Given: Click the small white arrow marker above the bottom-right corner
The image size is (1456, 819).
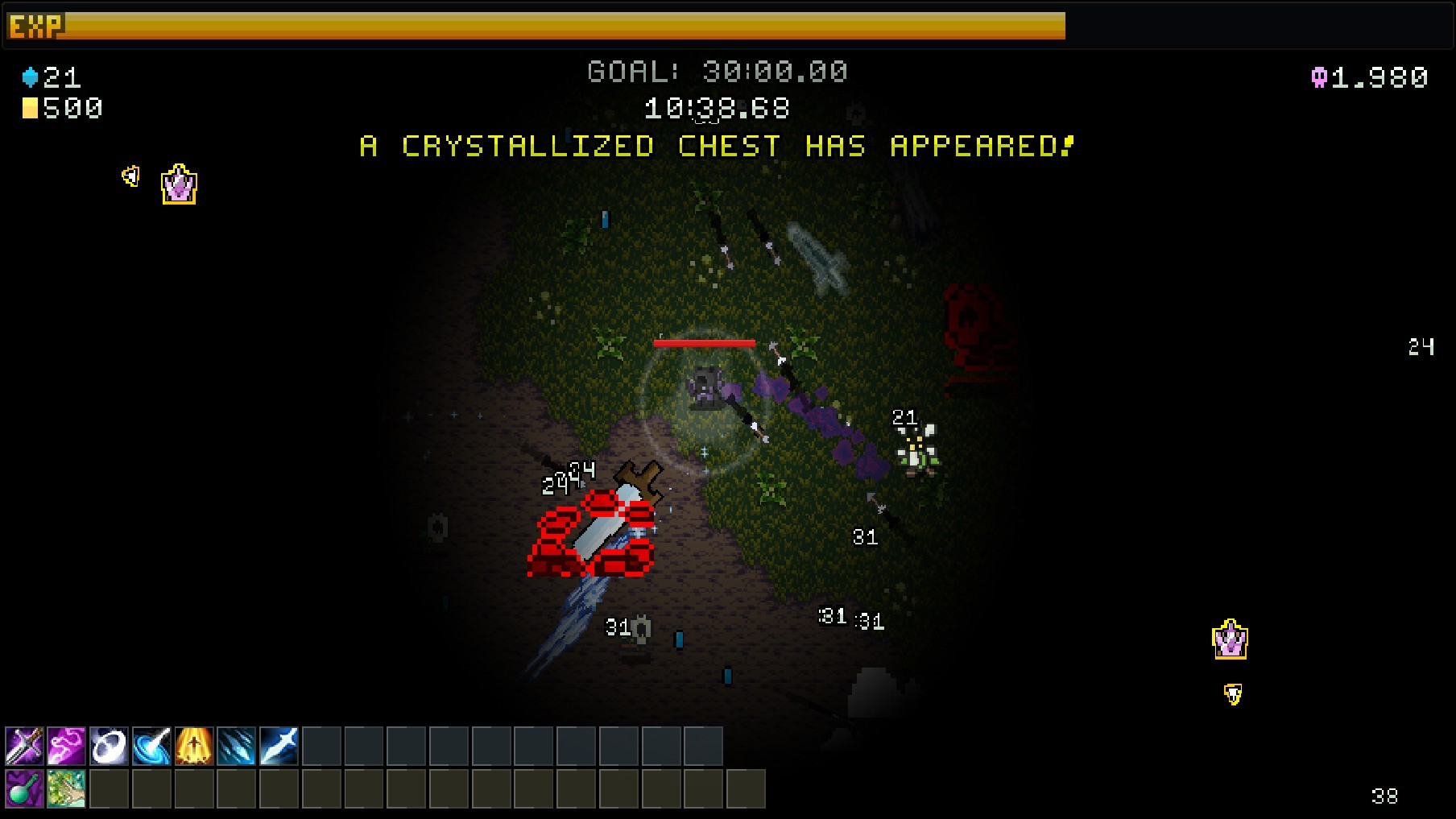Looking at the screenshot, I should 1231,692.
